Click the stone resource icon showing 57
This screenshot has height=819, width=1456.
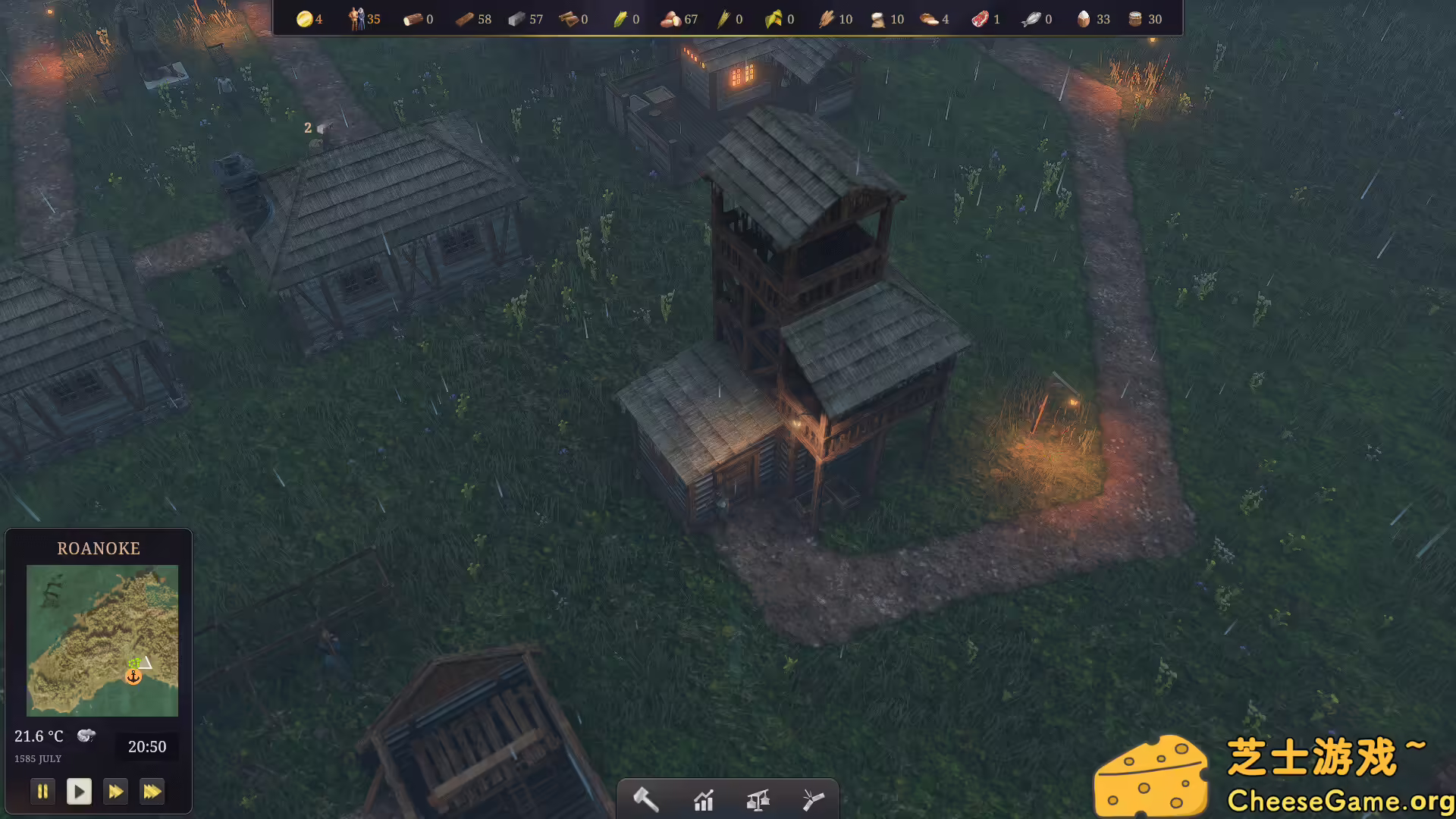coord(517,19)
